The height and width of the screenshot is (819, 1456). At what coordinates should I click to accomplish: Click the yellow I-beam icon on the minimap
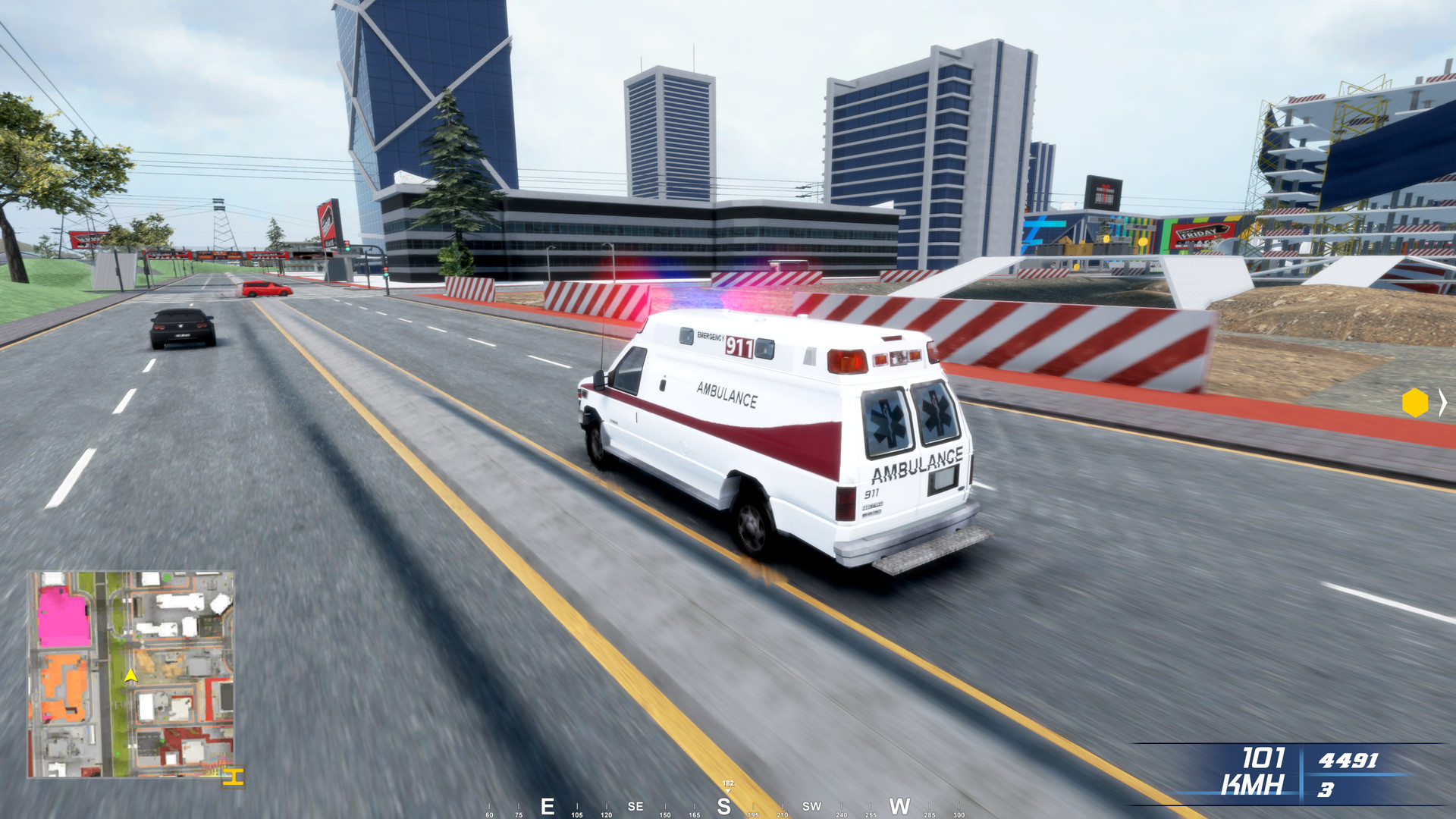(233, 777)
